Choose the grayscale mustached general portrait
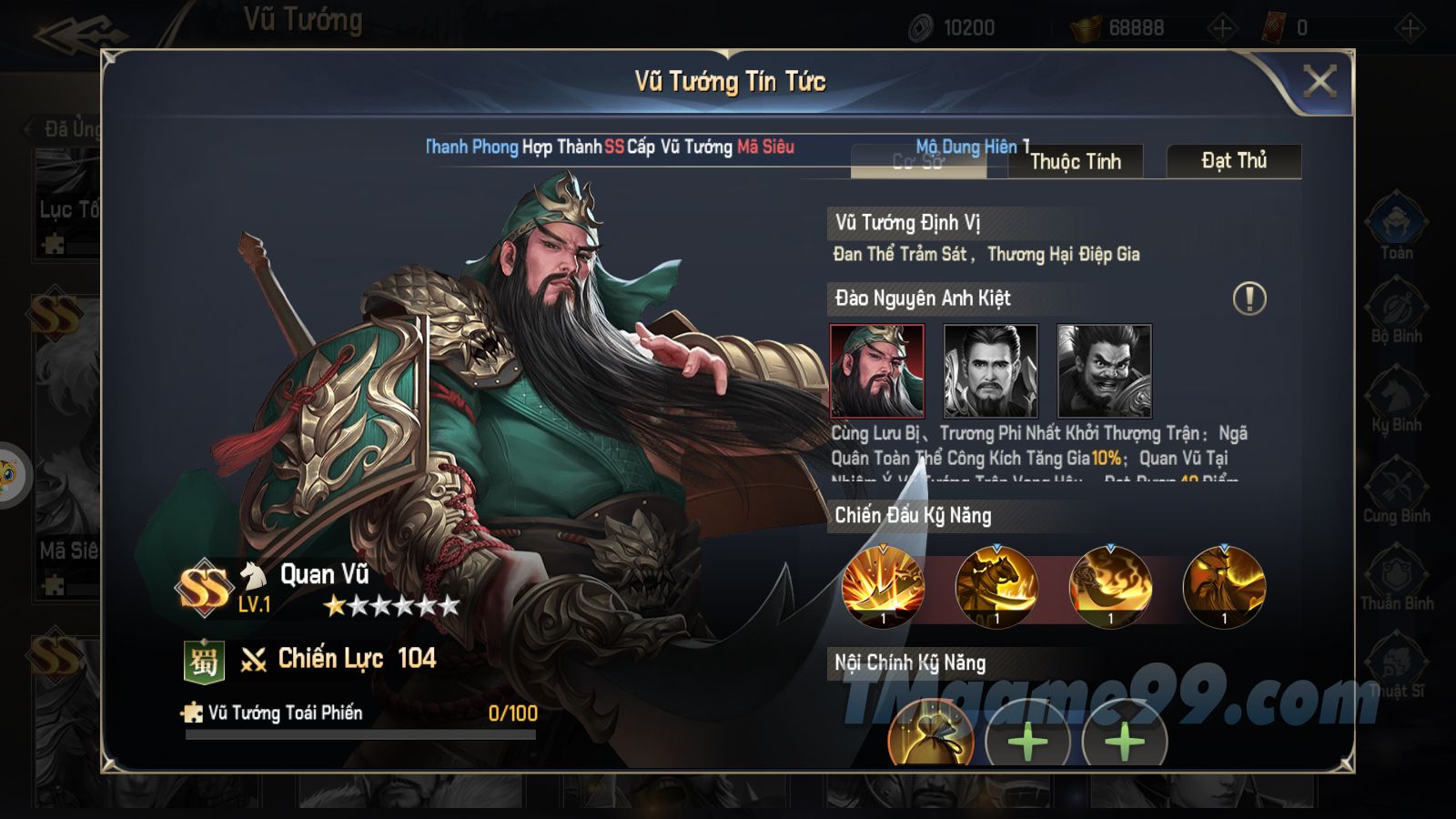This screenshot has height=819, width=1456. click(x=990, y=371)
